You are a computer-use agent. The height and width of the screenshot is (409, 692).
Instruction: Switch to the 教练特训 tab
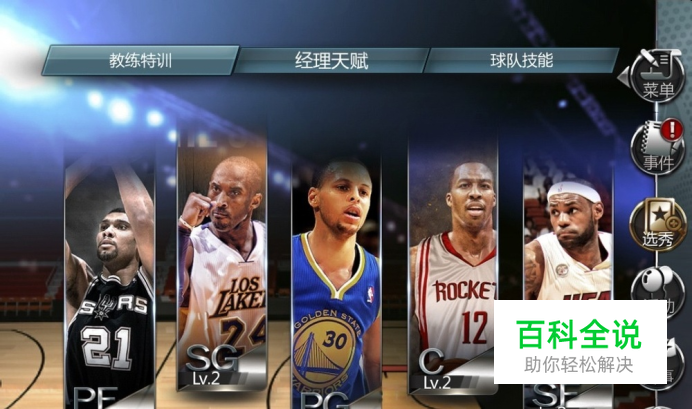[140, 60]
